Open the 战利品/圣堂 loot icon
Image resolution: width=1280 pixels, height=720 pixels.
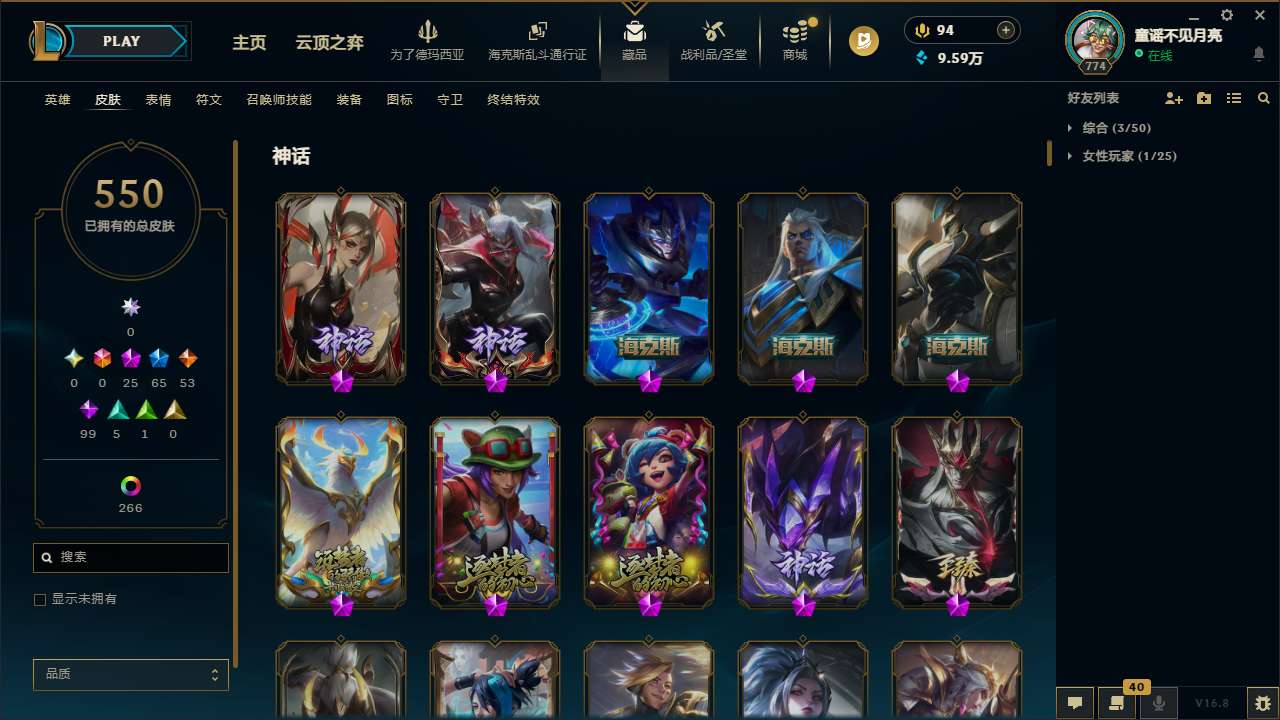pos(713,33)
